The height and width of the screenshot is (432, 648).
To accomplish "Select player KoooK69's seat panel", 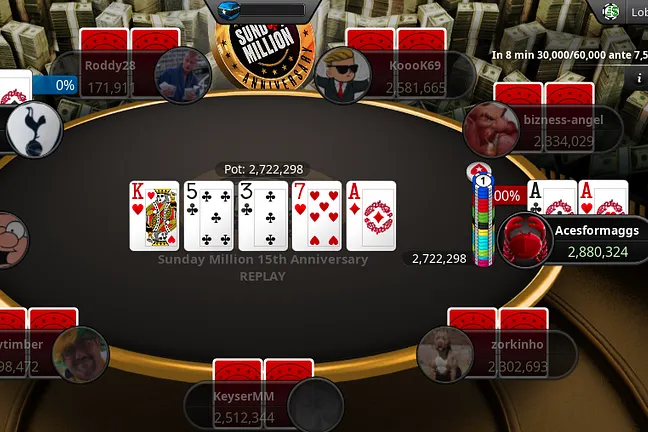I will pos(418,76).
